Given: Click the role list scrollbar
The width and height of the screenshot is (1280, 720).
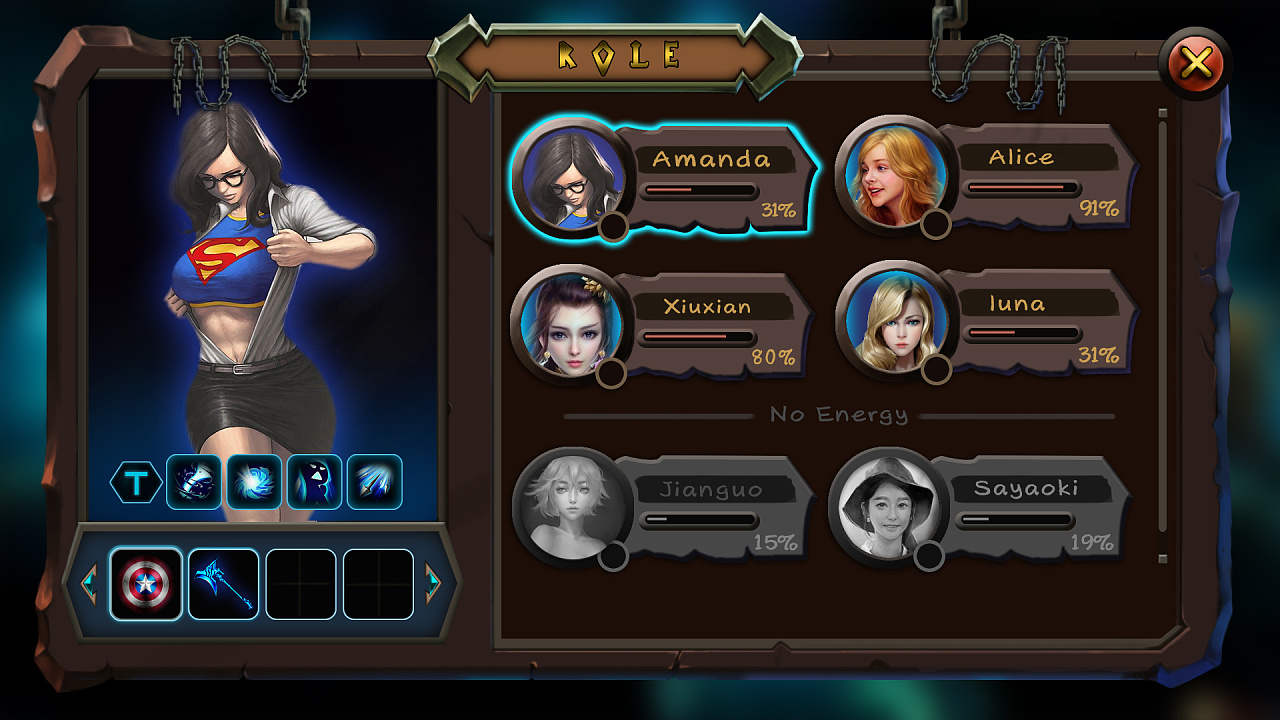Looking at the screenshot, I should click(1162, 335).
